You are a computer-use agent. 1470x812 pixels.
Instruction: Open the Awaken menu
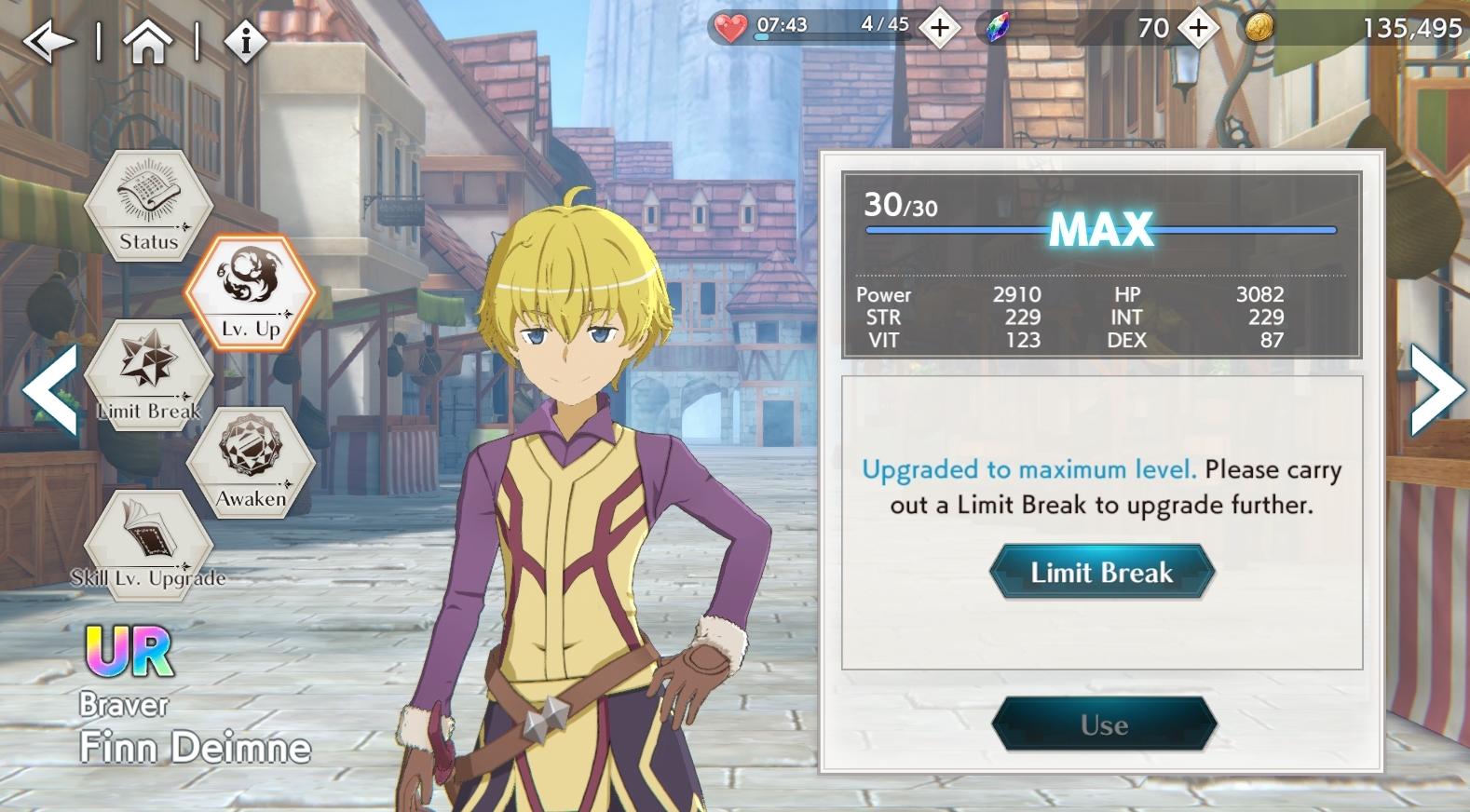click(251, 462)
